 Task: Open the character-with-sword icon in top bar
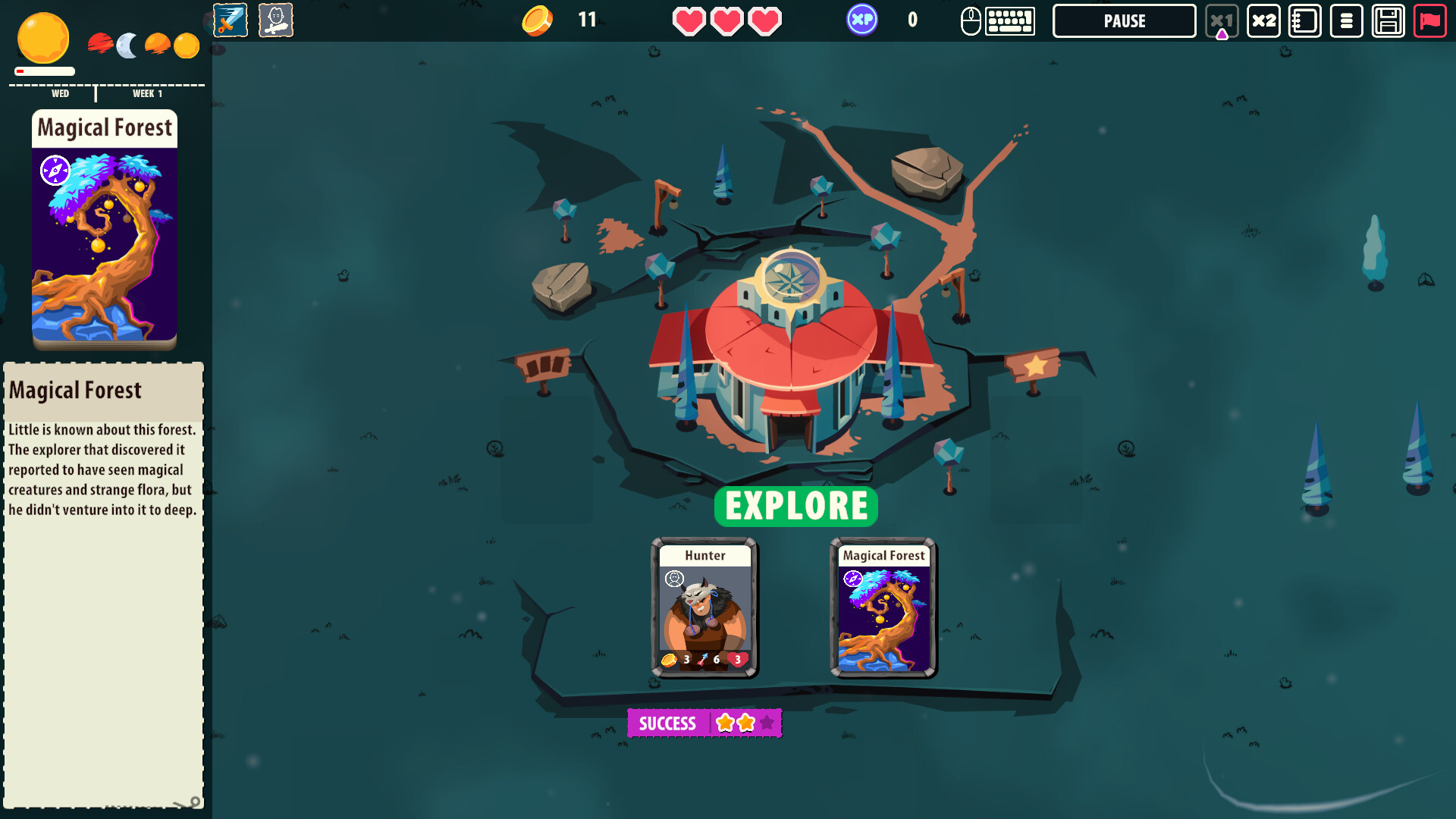(276, 20)
